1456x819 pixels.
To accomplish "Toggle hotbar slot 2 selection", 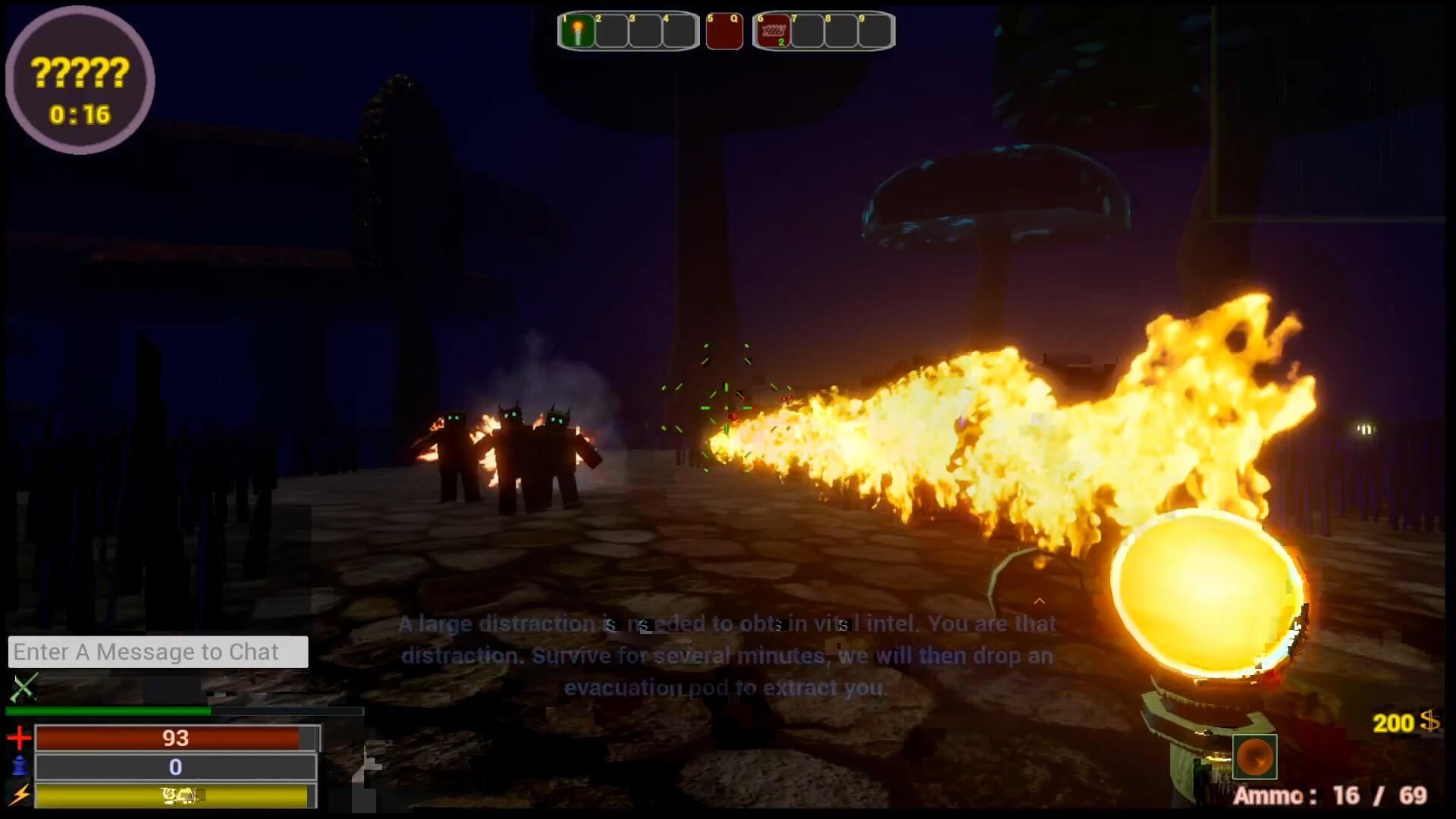I will pyautogui.click(x=612, y=31).
